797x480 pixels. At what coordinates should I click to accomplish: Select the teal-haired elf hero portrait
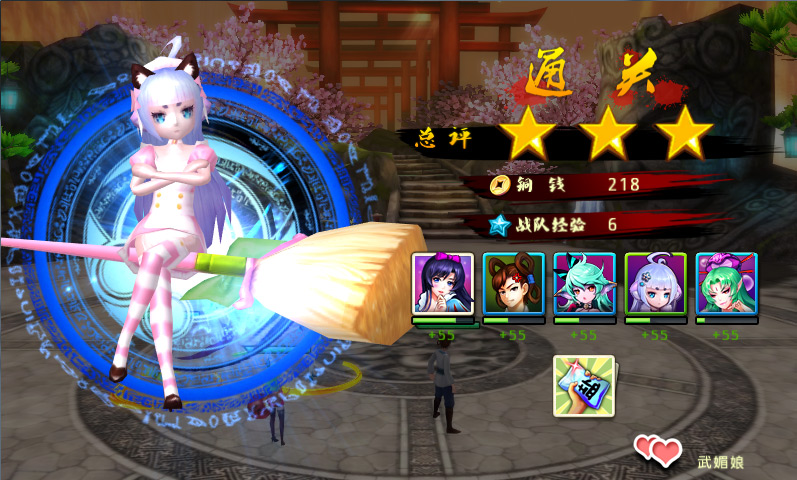584,283
